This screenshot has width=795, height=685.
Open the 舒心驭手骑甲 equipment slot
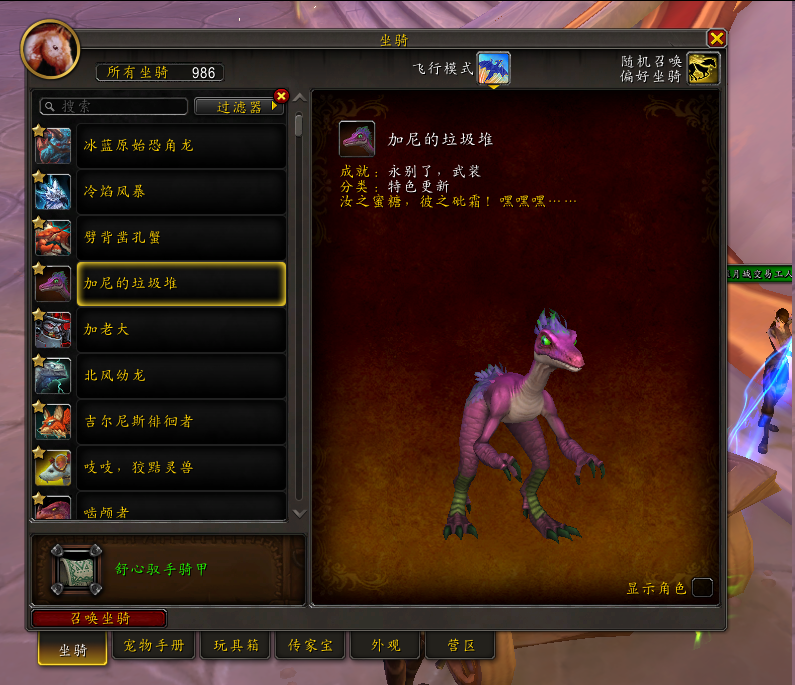tap(77, 569)
